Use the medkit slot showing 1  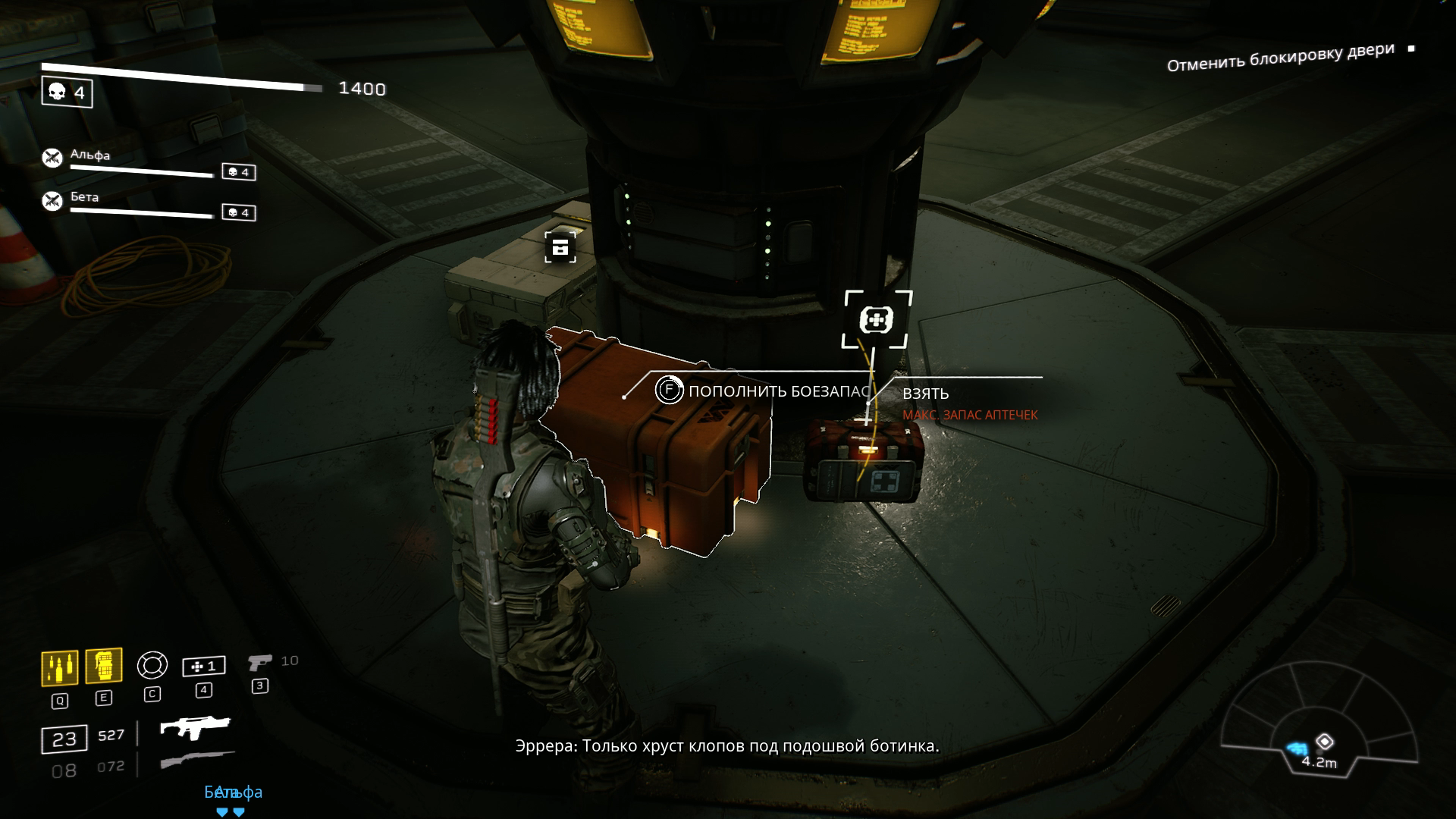tap(203, 666)
